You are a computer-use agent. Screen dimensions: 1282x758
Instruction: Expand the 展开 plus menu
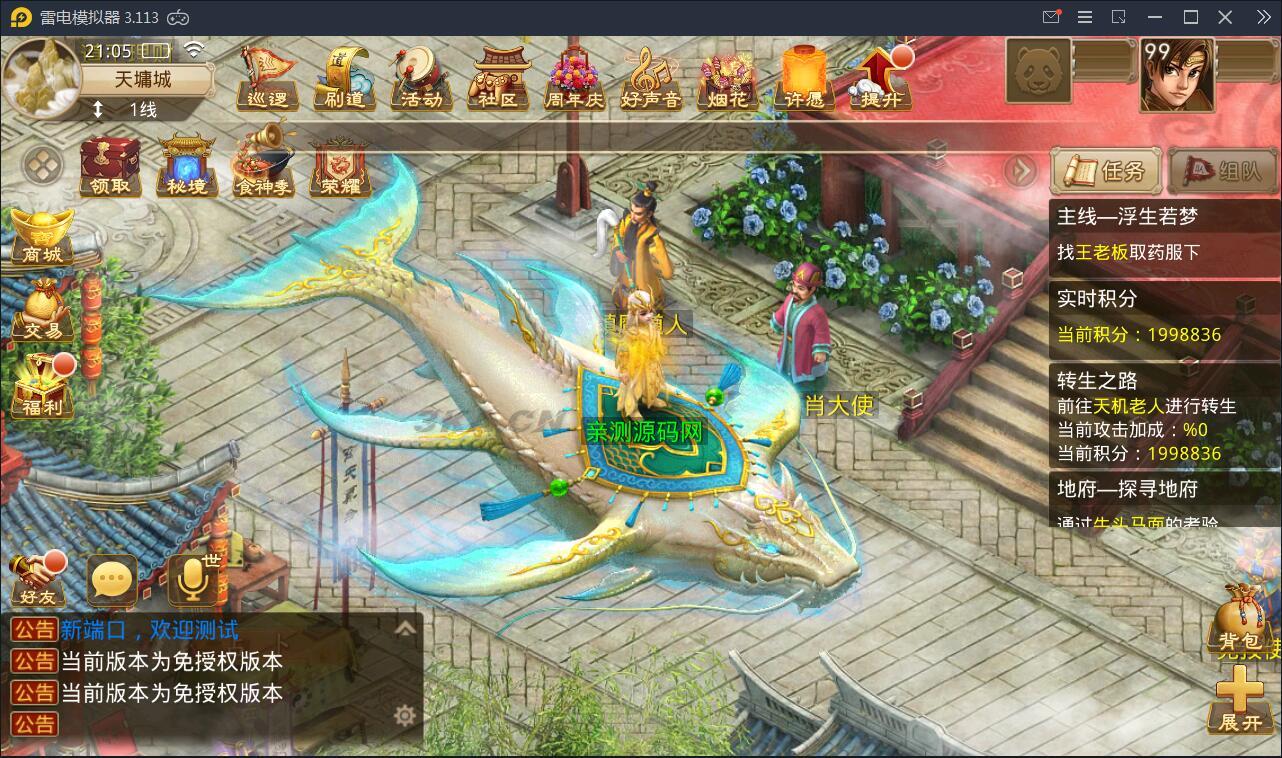point(1240,700)
